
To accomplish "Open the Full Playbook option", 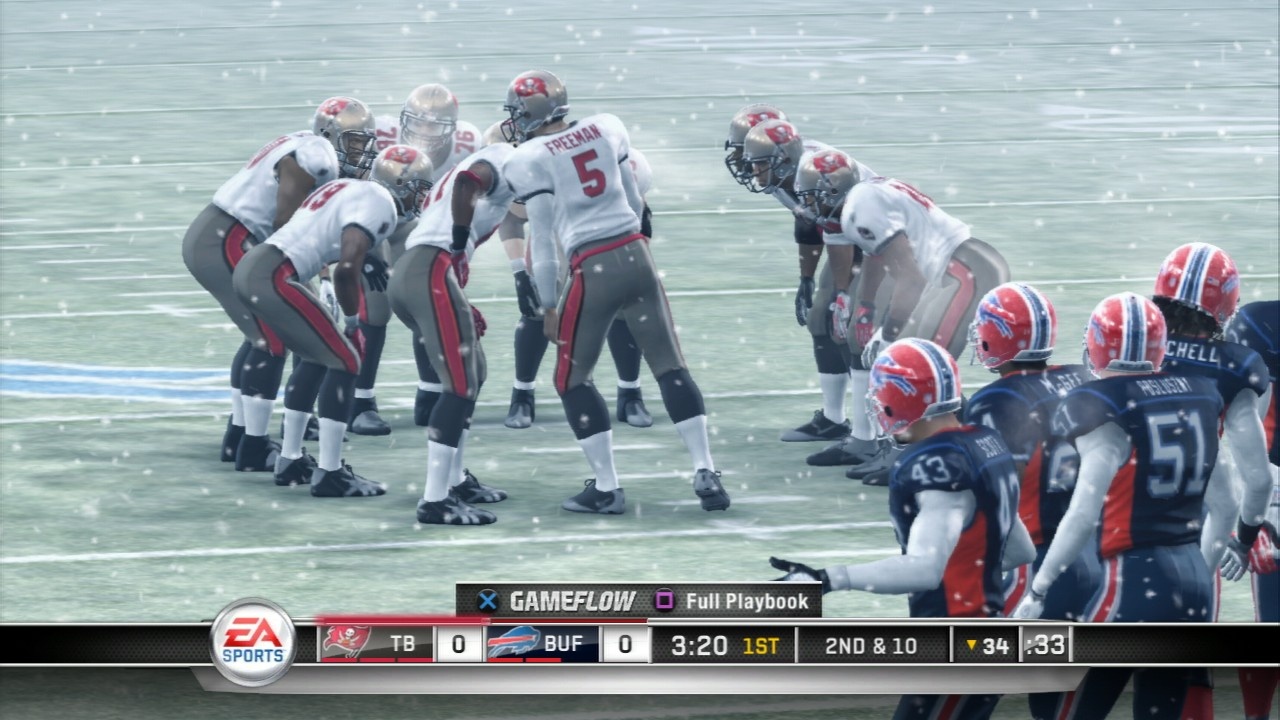I will click(x=733, y=601).
